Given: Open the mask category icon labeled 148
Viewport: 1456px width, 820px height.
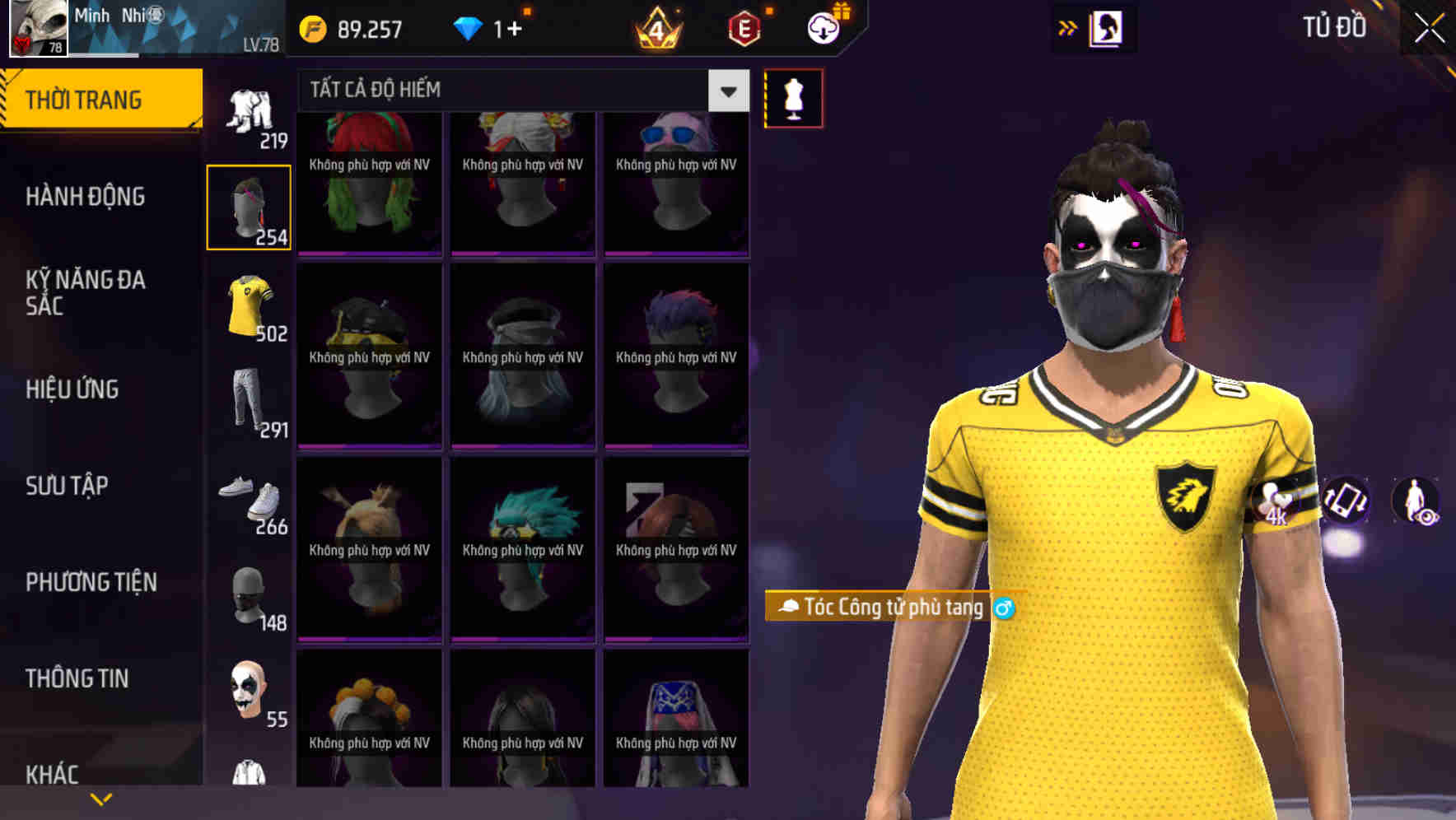Looking at the screenshot, I should point(248,594).
